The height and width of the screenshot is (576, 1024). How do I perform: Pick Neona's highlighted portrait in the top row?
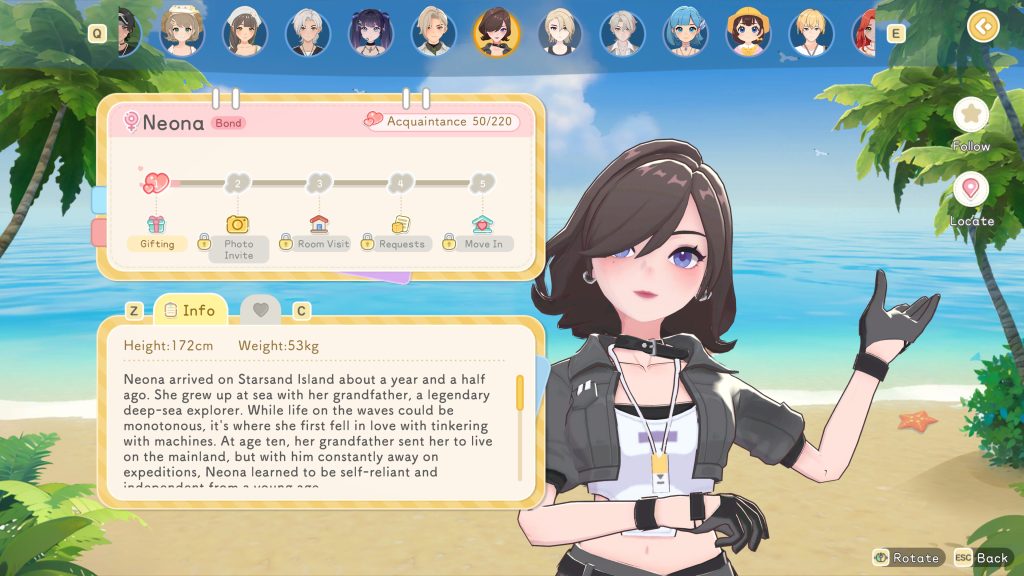[x=496, y=33]
